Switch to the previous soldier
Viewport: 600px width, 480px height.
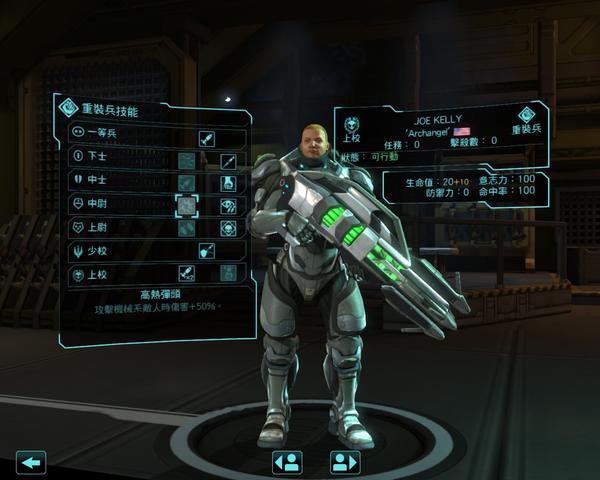[x=287, y=461]
